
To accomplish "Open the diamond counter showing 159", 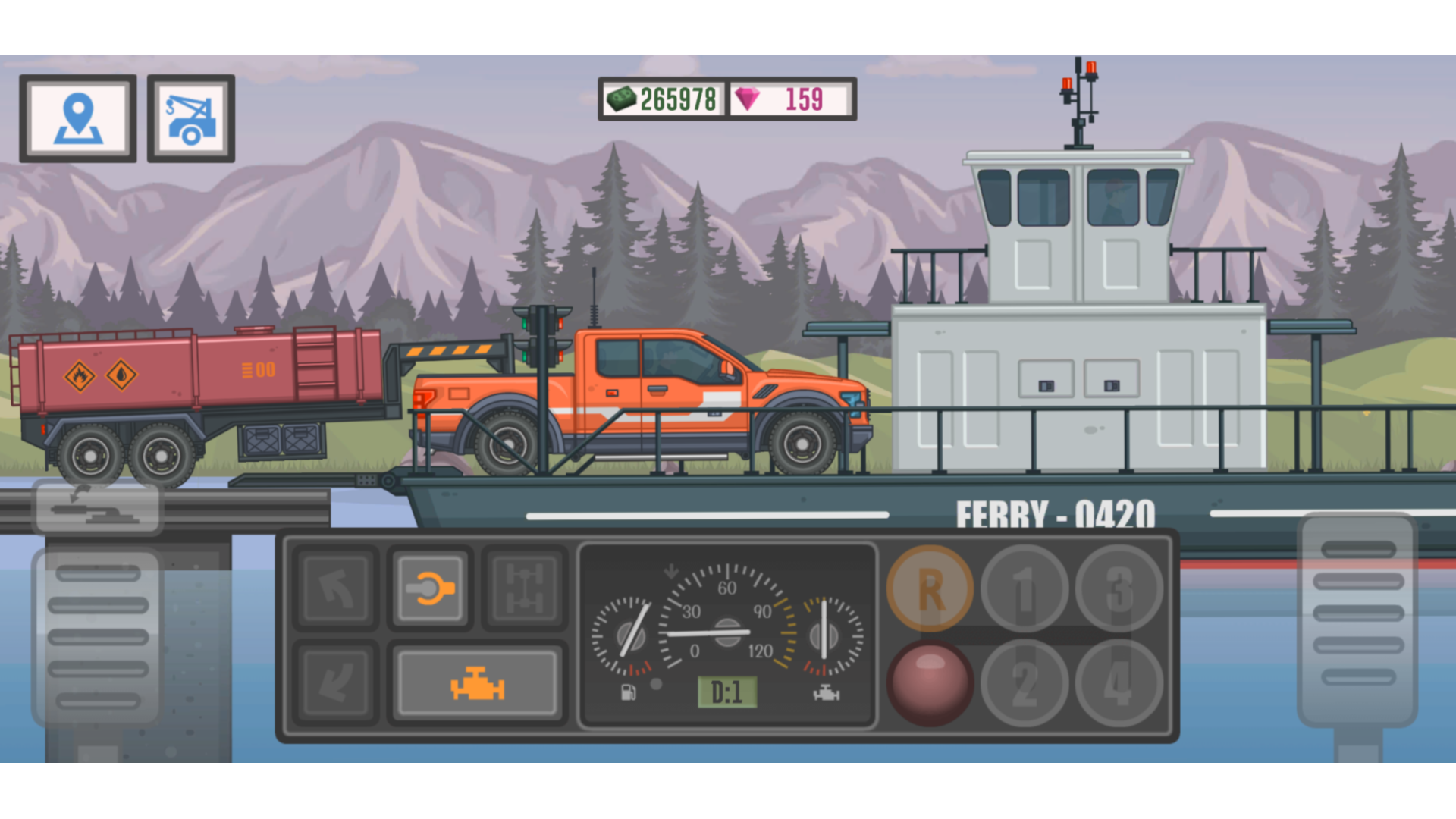I will (789, 96).
